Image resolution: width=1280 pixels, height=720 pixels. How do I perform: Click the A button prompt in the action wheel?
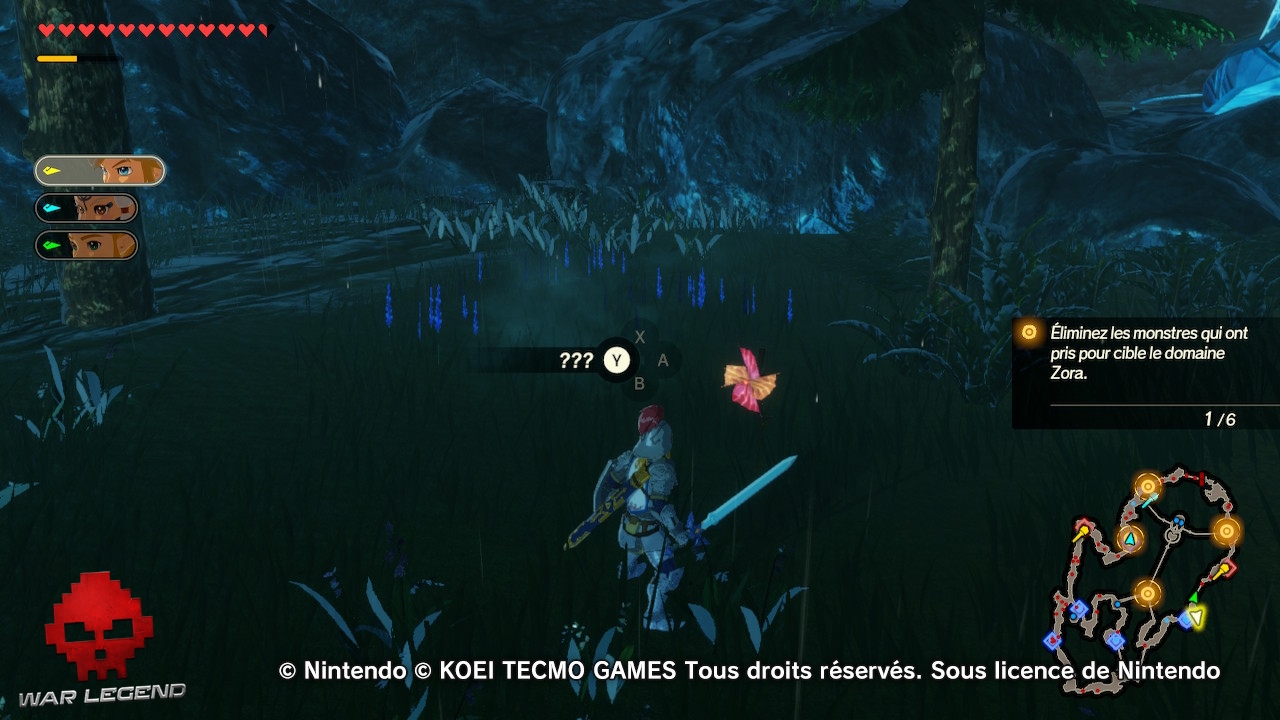(x=662, y=360)
